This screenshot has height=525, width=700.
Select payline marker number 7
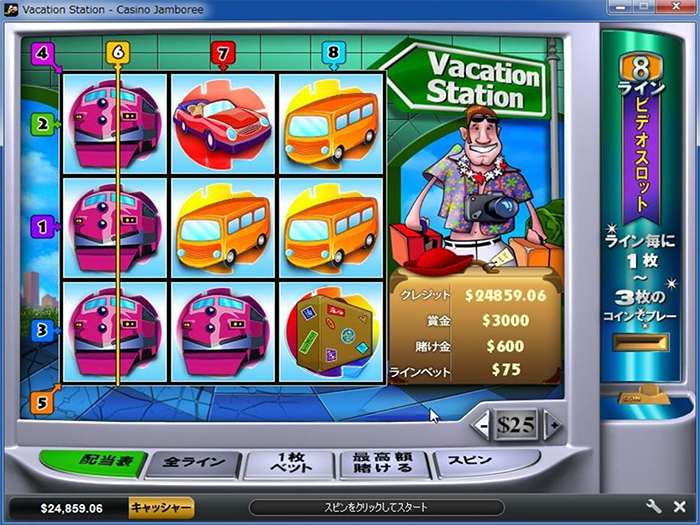[222, 51]
